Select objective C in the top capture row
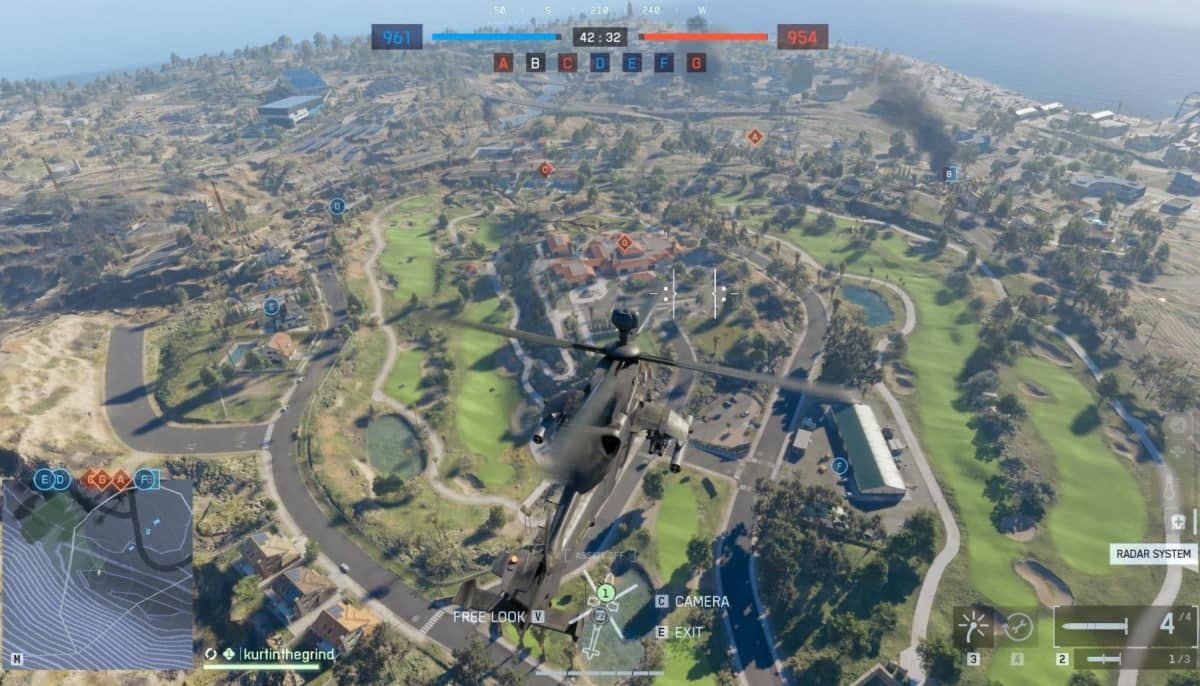The height and width of the screenshot is (686, 1200). (568, 63)
